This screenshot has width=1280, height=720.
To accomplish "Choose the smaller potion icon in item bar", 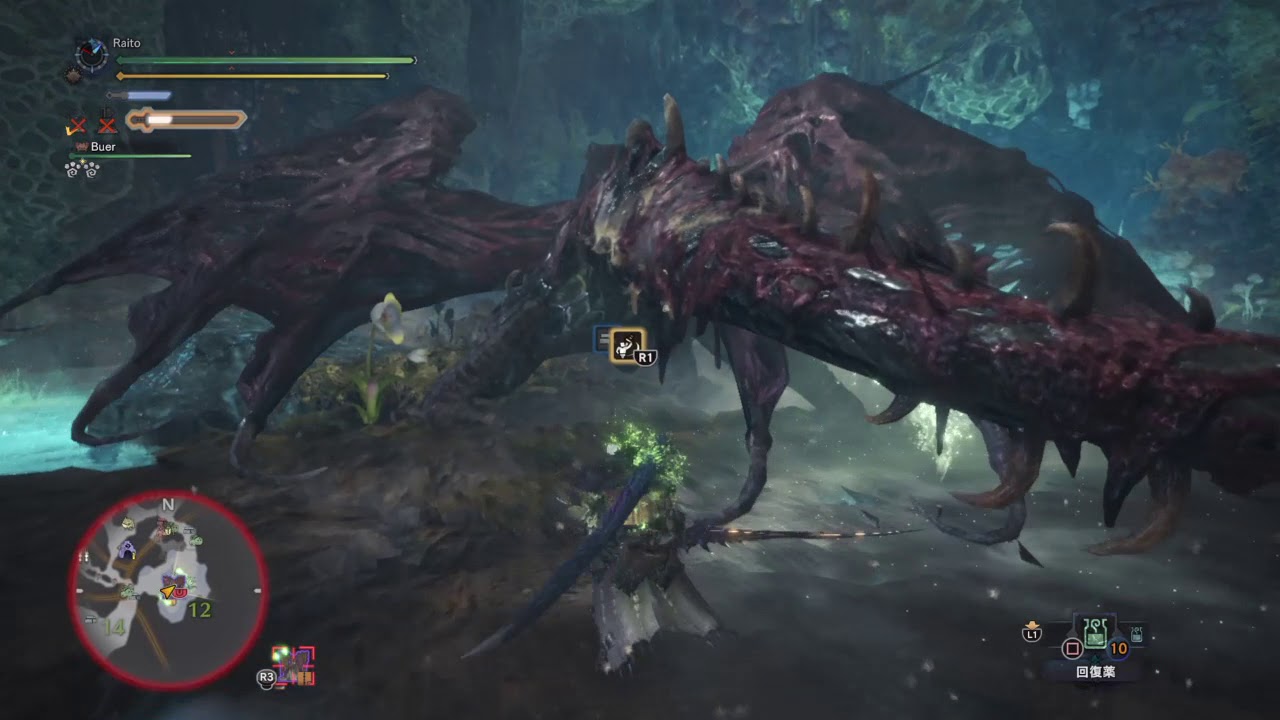I will pos(1137,633).
